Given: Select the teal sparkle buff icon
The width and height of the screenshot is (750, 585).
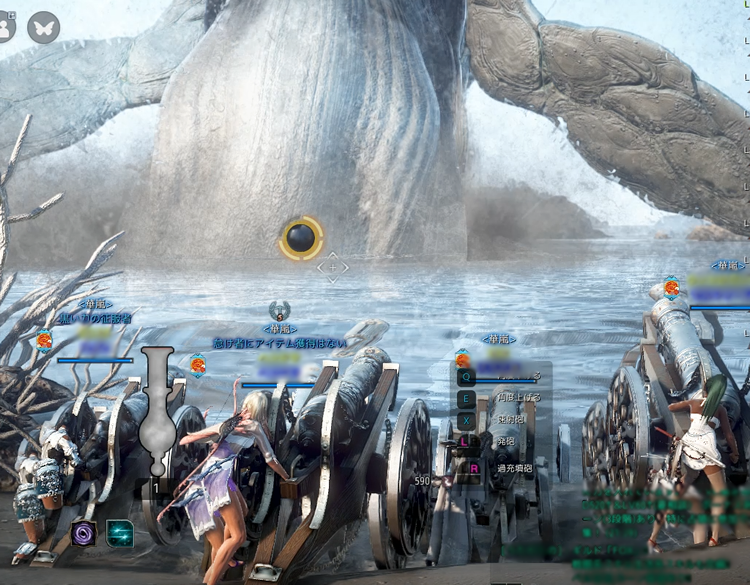Looking at the screenshot, I should (120, 534).
